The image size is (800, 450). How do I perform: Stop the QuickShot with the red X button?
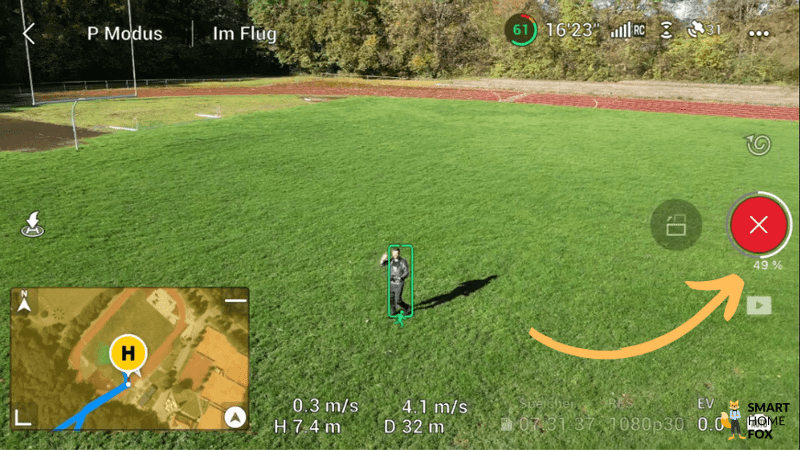[x=758, y=224]
